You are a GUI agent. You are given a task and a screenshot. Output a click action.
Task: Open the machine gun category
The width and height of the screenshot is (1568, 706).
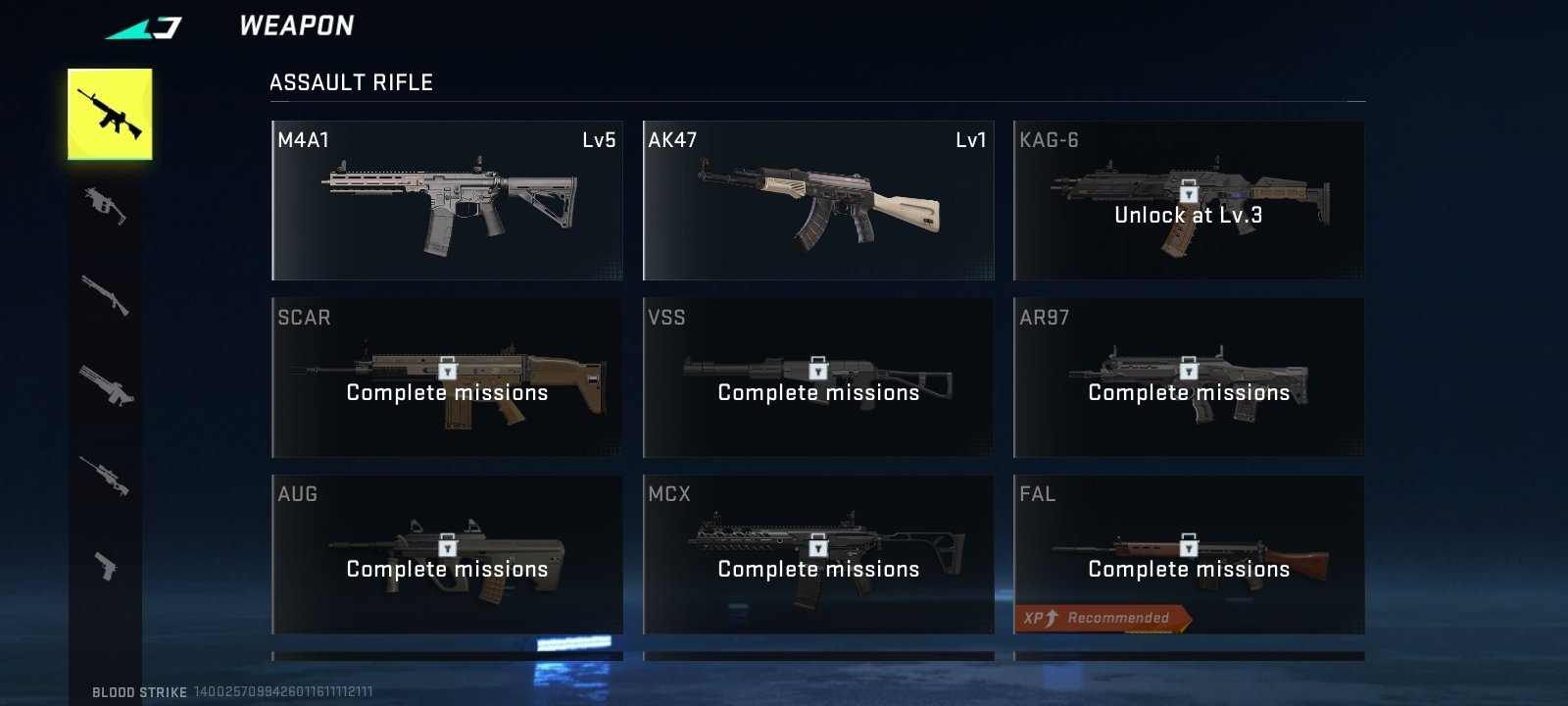click(x=106, y=384)
